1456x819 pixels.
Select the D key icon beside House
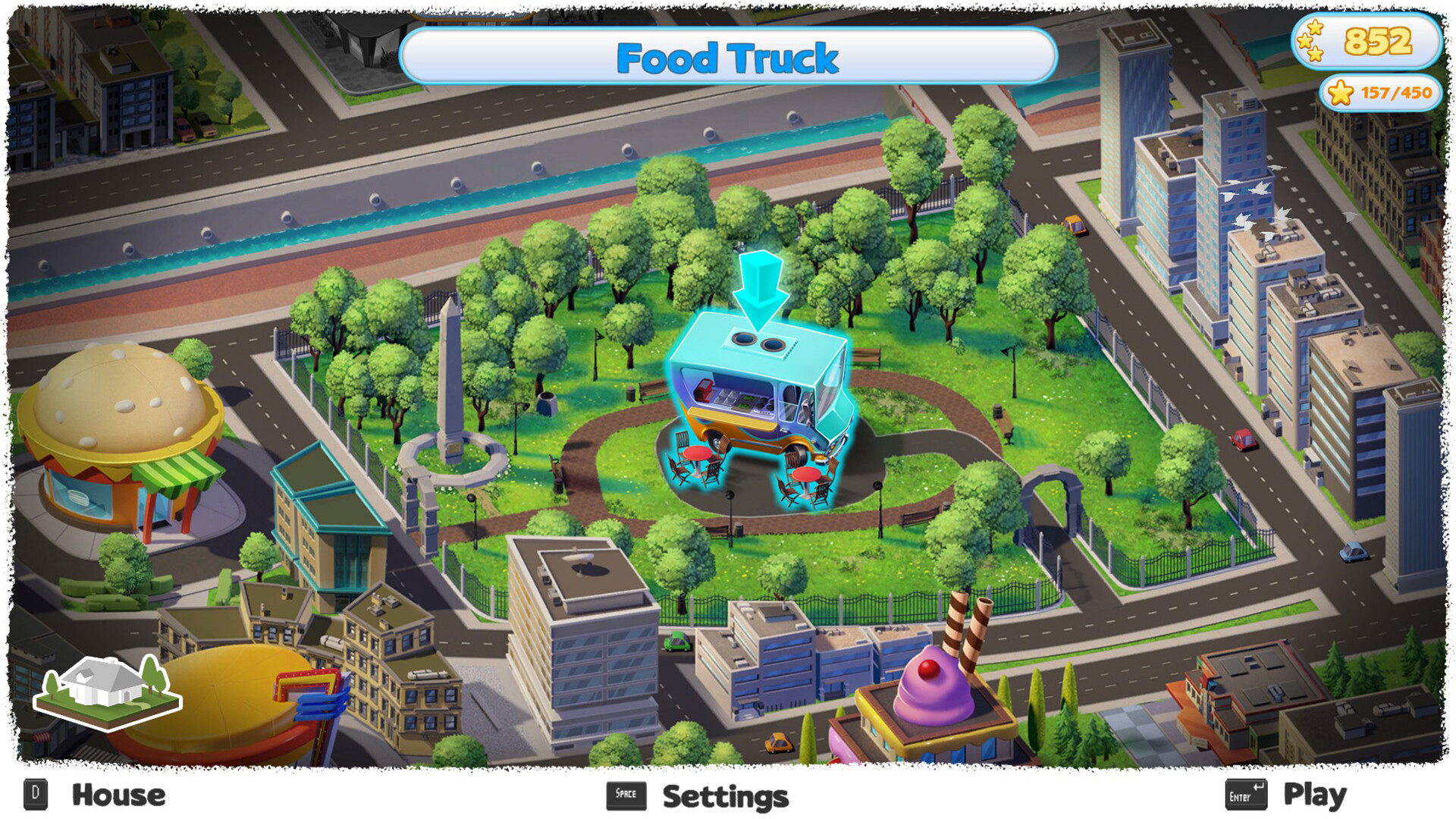34,794
